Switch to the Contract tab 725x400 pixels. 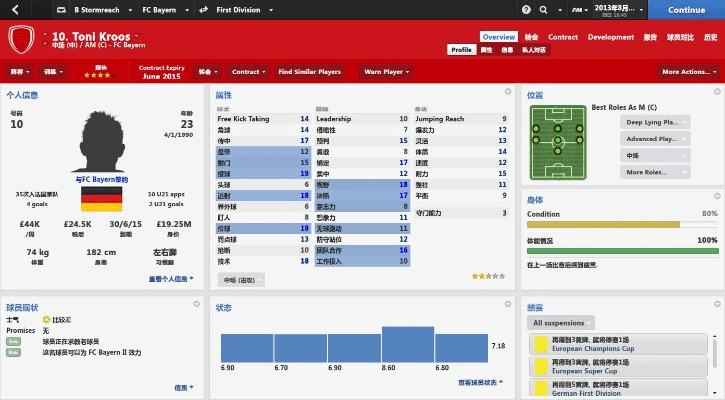[x=563, y=37]
